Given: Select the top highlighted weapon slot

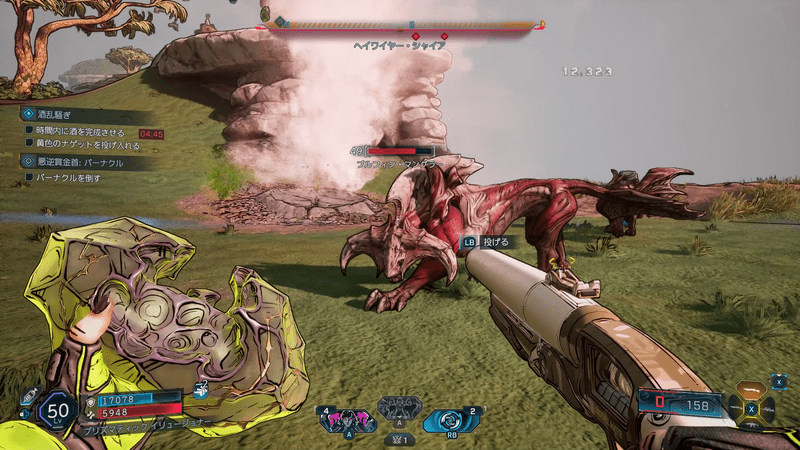Looking at the screenshot, I should coord(751,391).
